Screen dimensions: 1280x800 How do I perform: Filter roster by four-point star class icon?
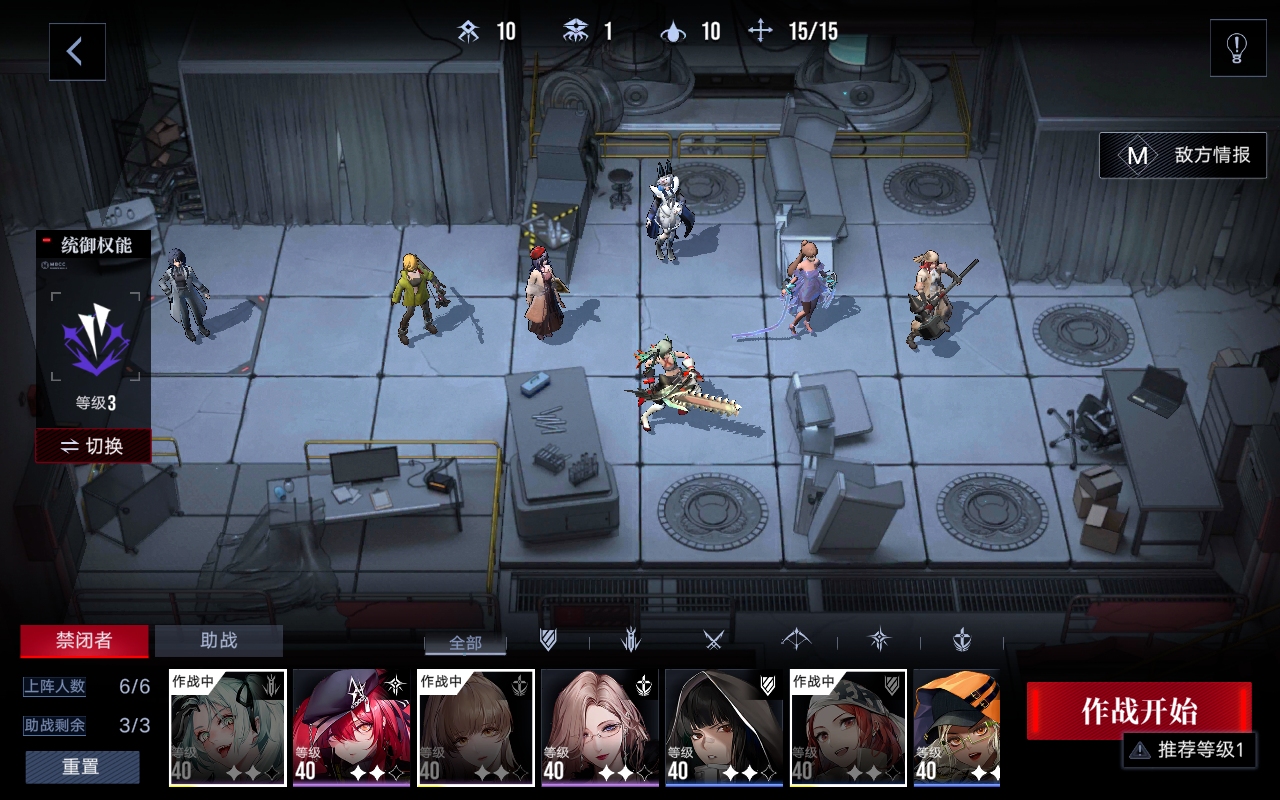coord(879,640)
